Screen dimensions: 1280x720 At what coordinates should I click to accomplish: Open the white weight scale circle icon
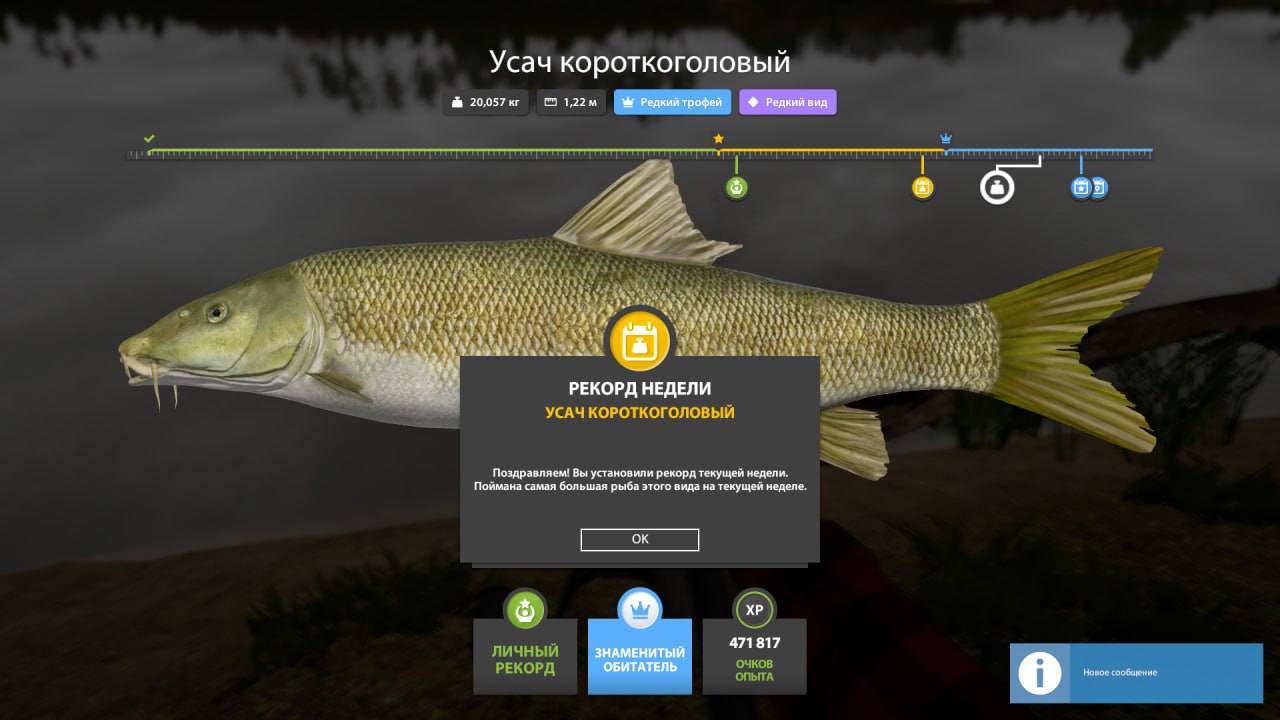[997, 186]
